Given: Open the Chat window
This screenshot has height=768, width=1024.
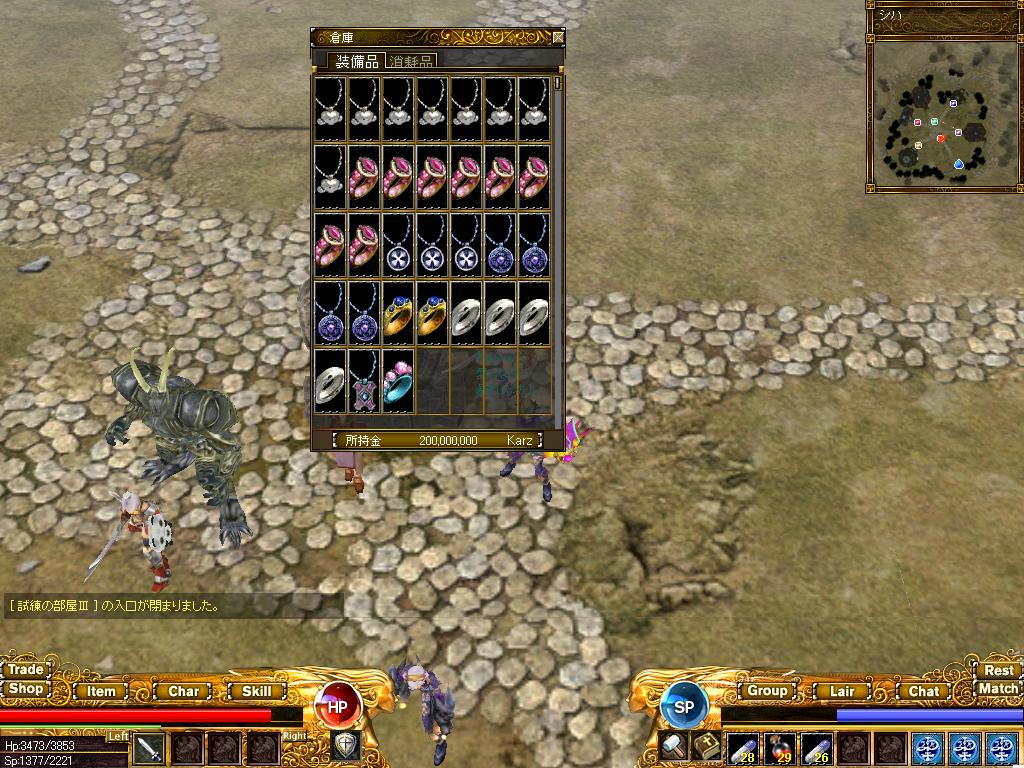Looking at the screenshot, I should tap(923, 691).
